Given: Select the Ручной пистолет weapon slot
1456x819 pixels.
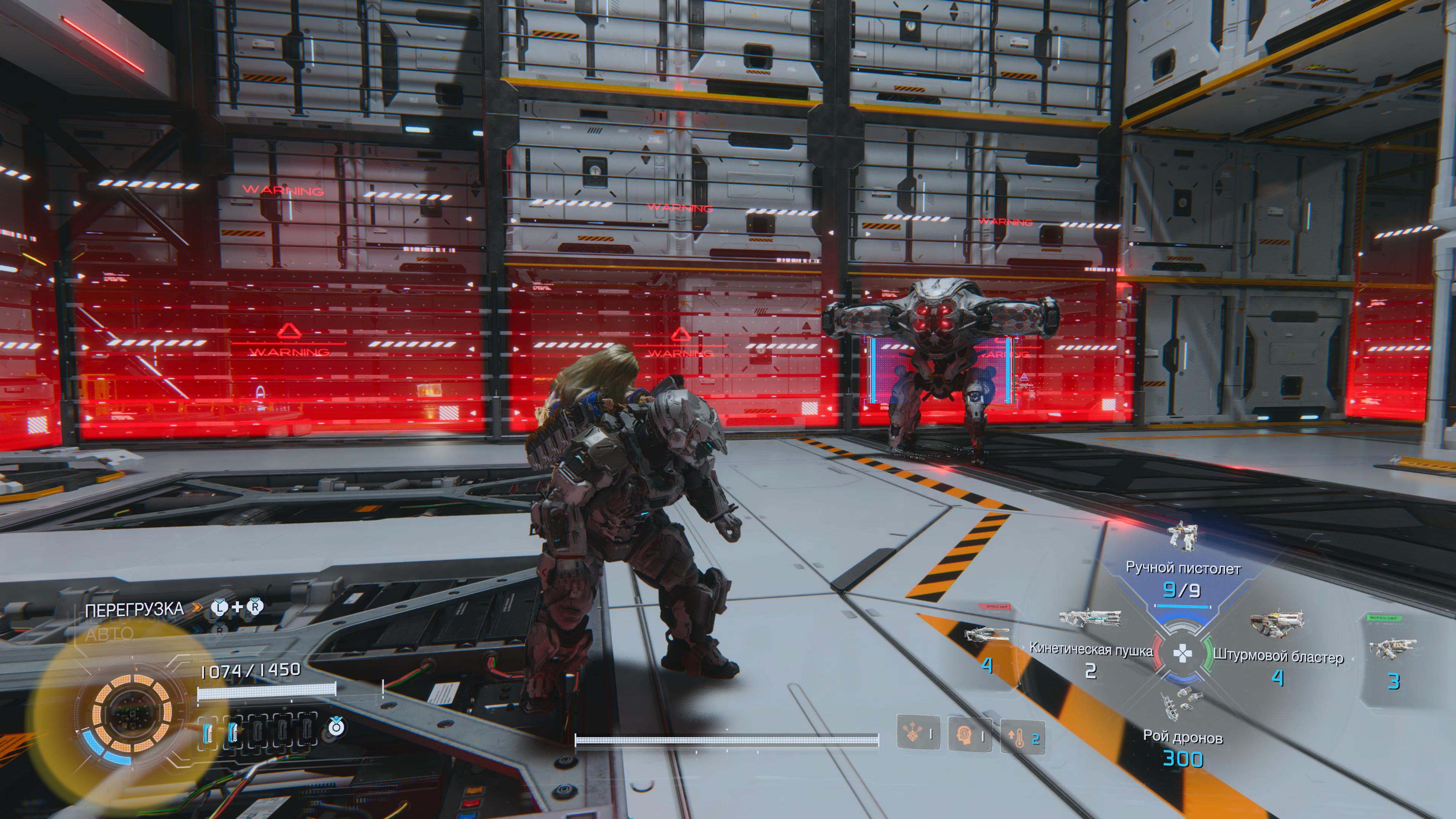Looking at the screenshot, I should (1183, 568).
